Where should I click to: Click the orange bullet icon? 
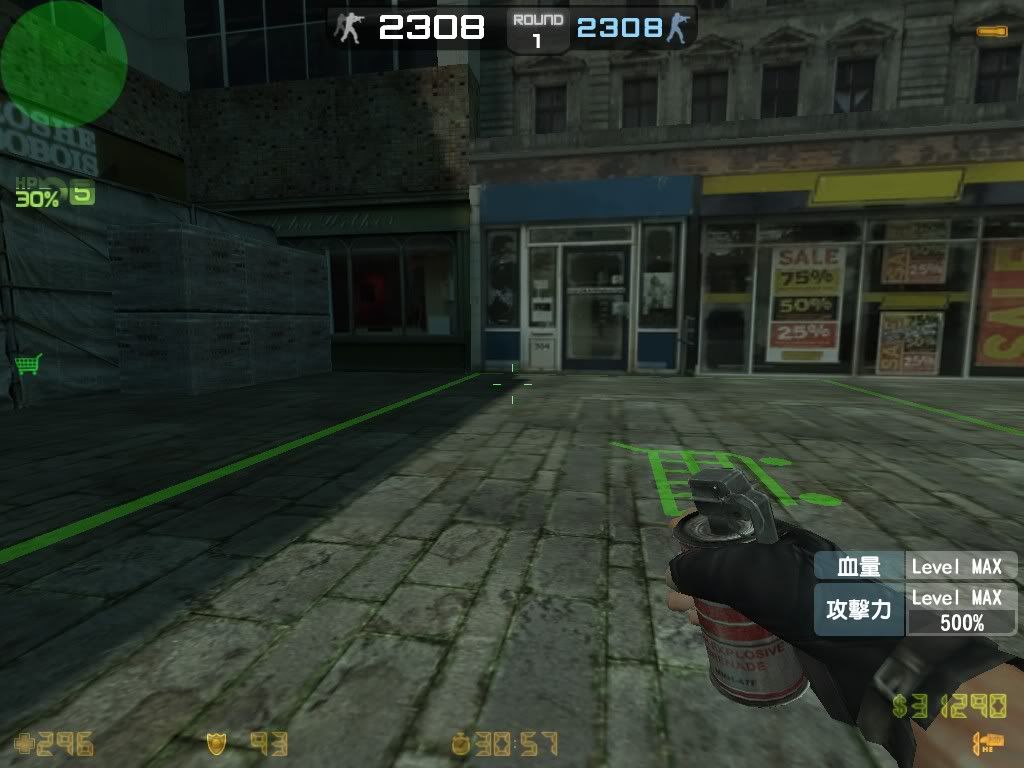click(992, 32)
